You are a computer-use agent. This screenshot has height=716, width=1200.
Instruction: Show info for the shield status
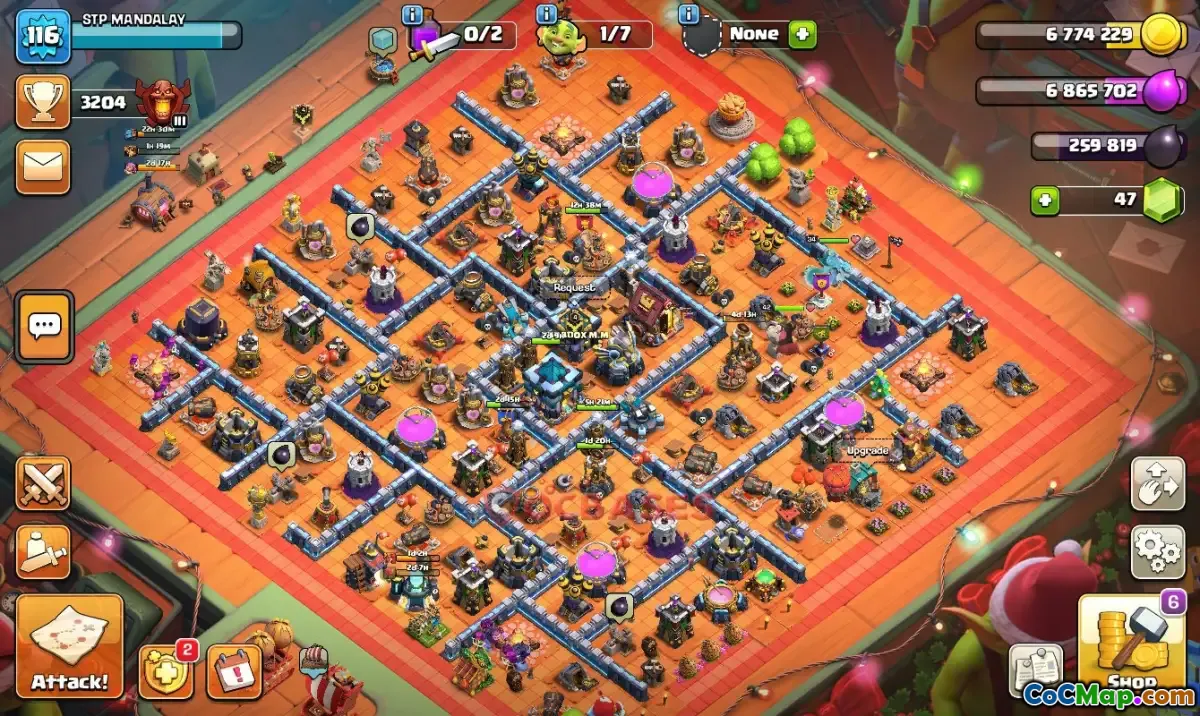[688, 15]
